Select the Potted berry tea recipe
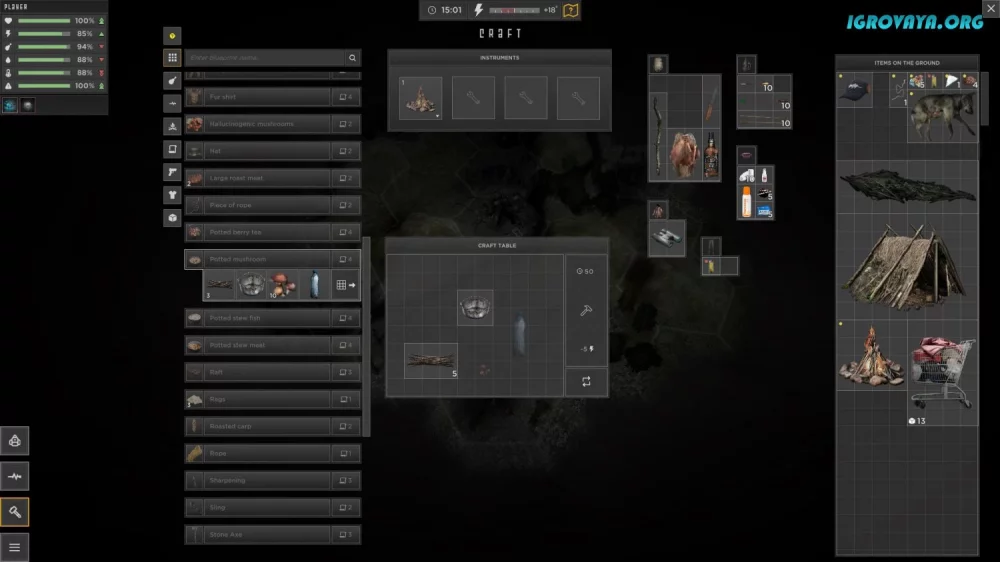This screenshot has height=562, width=1000. (x=258, y=232)
